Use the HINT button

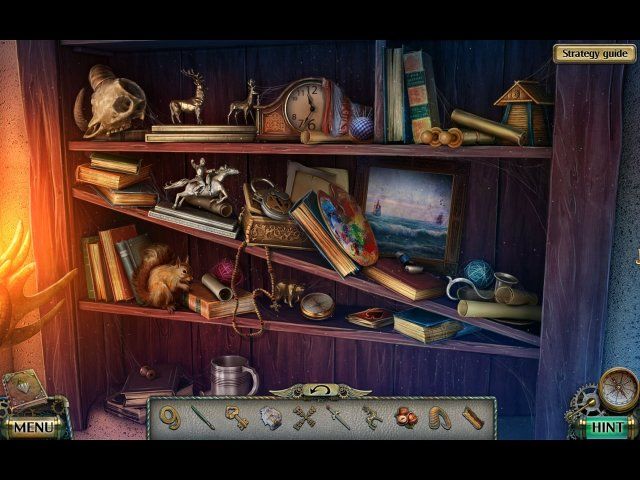click(x=606, y=427)
